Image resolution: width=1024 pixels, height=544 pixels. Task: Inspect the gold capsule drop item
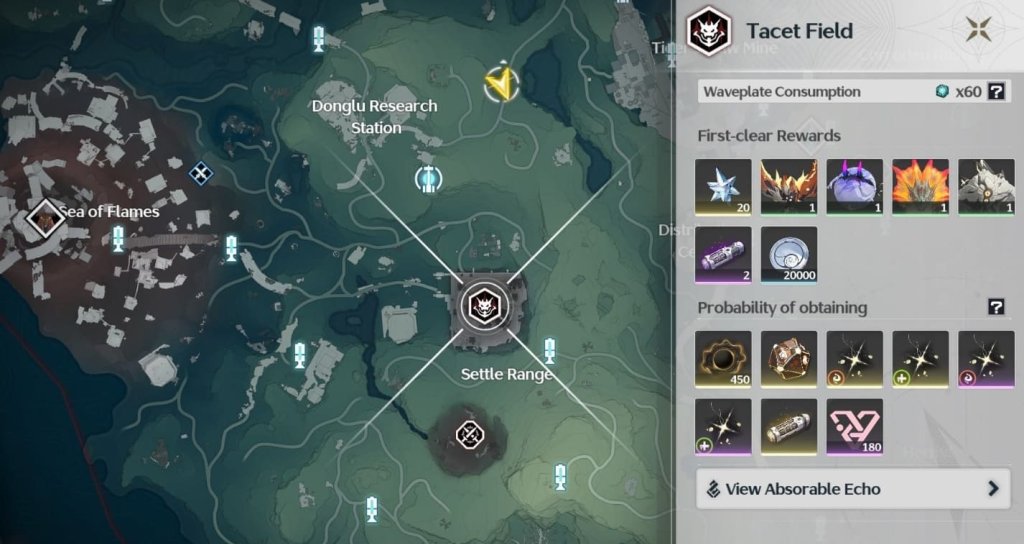tap(789, 426)
